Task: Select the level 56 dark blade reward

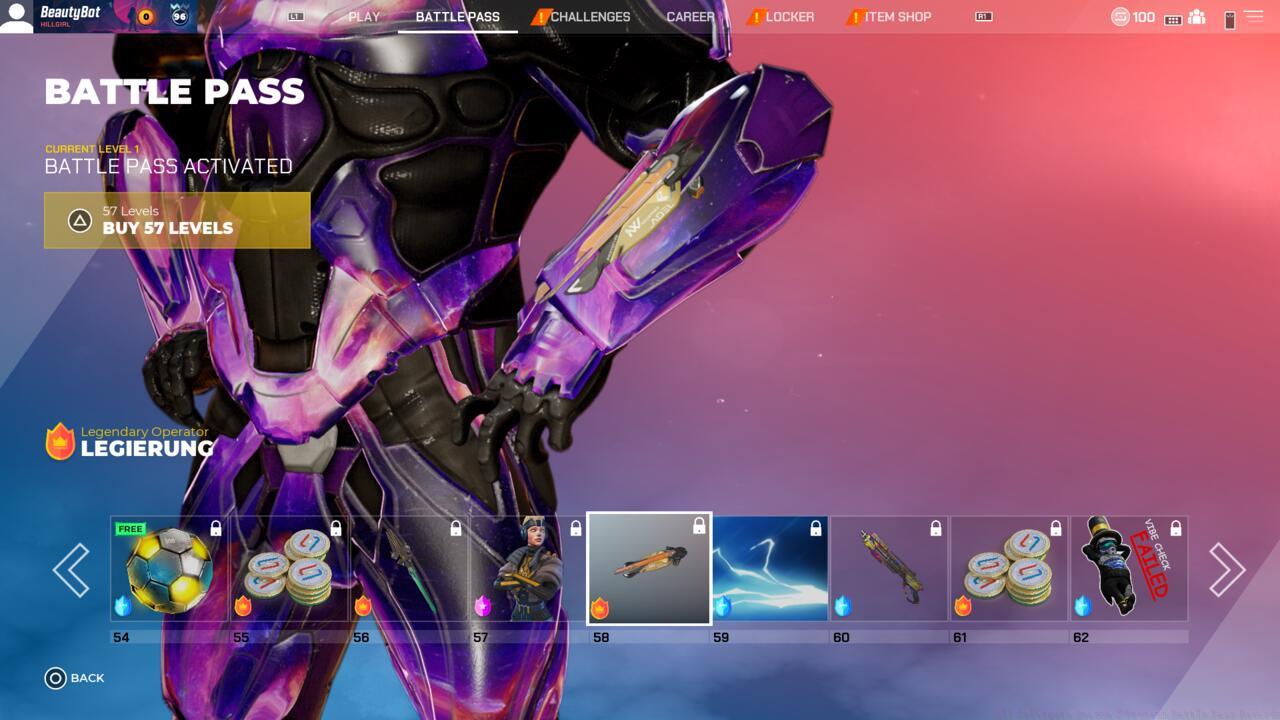Action: coord(409,569)
